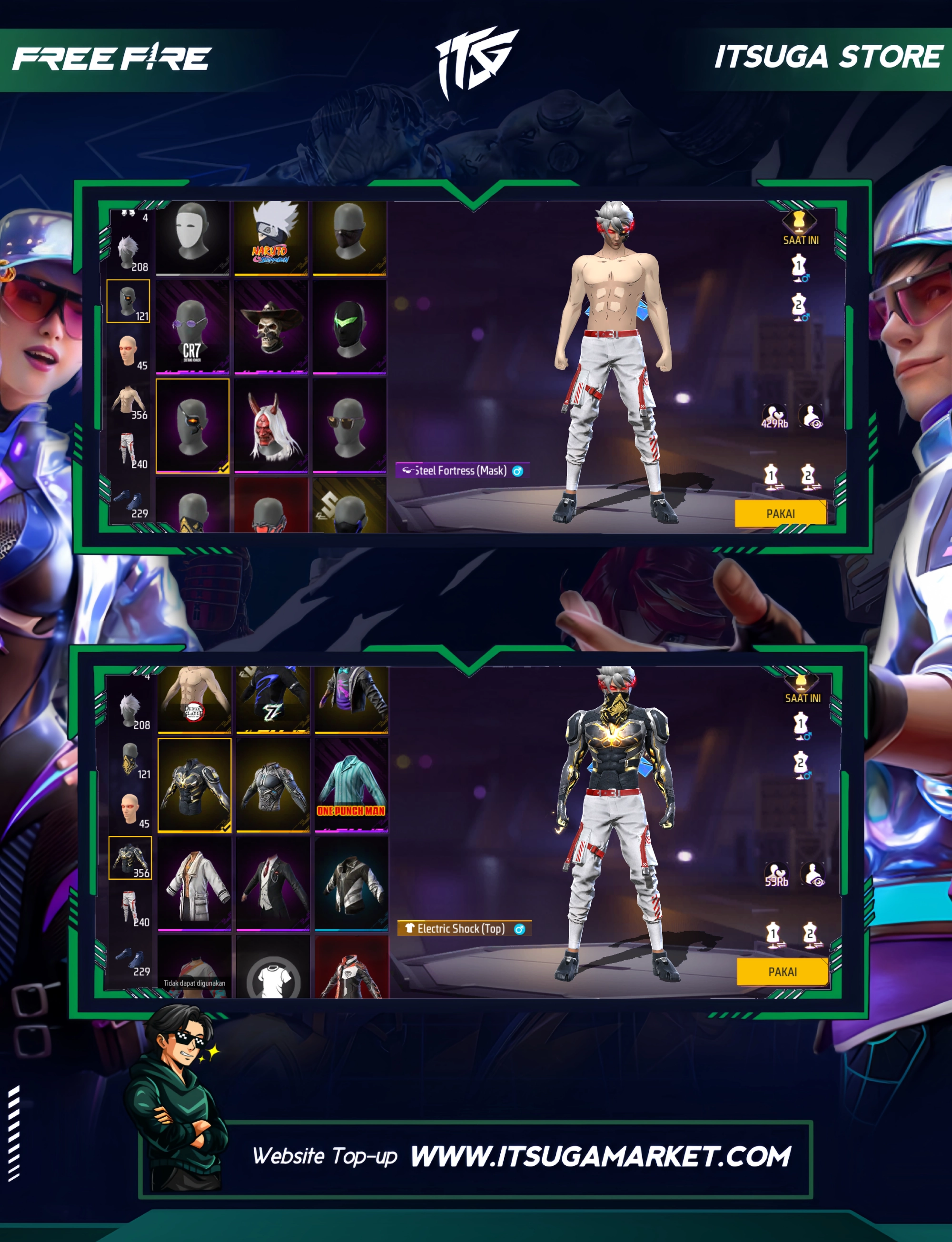Image resolution: width=952 pixels, height=1242 pixels.
Task: Pick the grey head with brown sunglasses
Action: coord(350,425)
